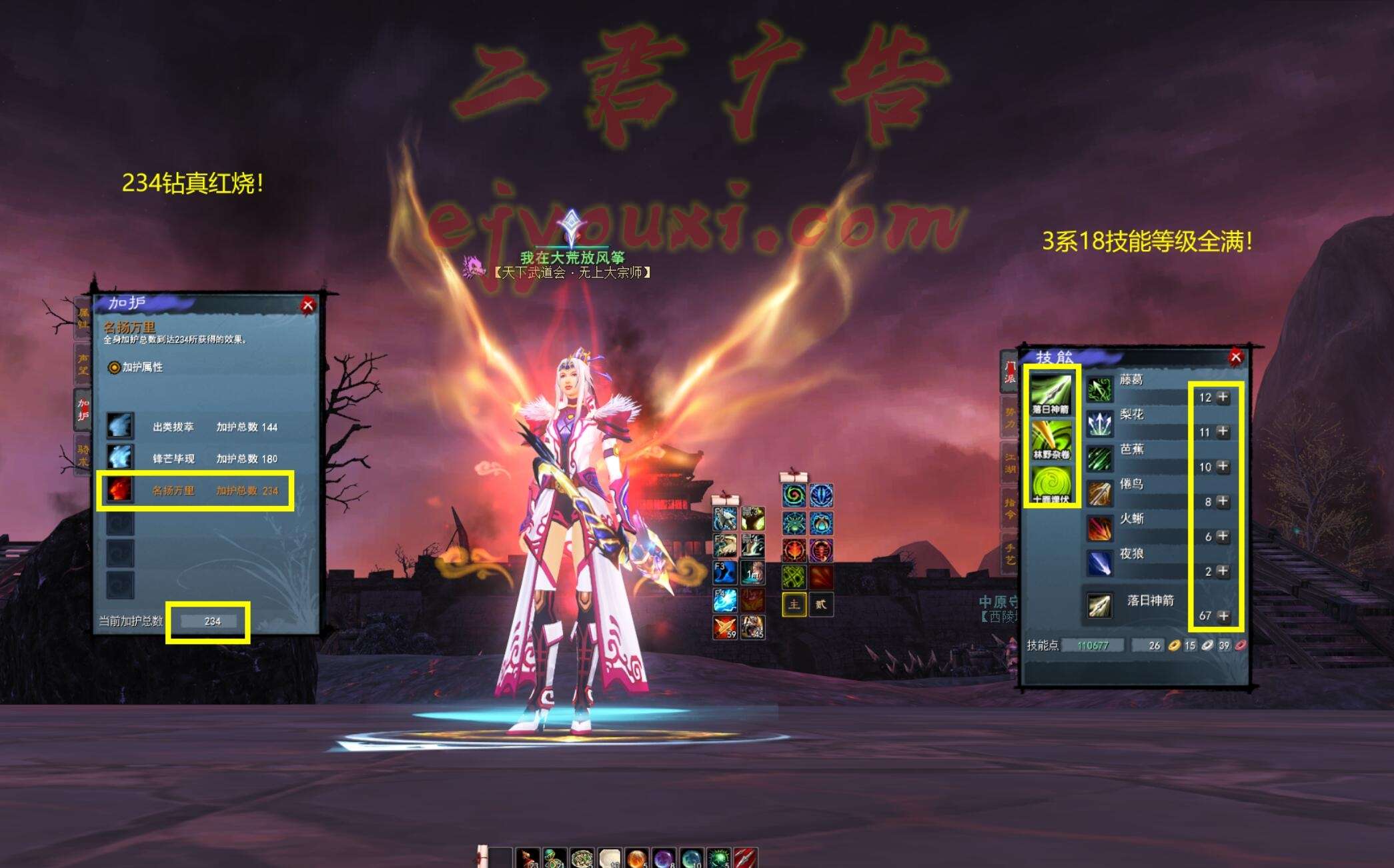Switch to the 贰 secondary skill bar
The width and height of the screenshot is (1394, 868).
point(821,605)
